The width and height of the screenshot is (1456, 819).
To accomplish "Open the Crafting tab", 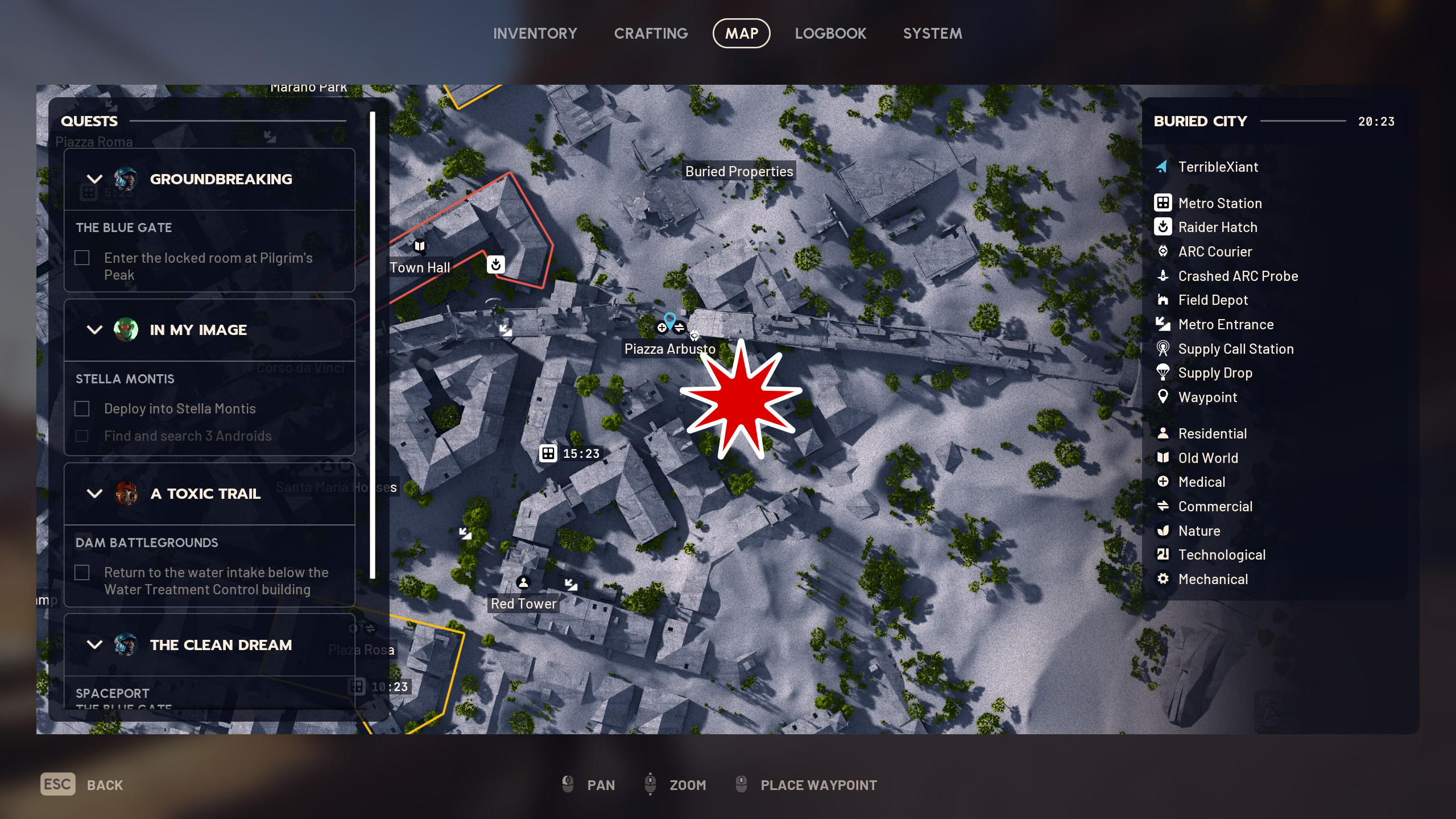I will point(651,34).
